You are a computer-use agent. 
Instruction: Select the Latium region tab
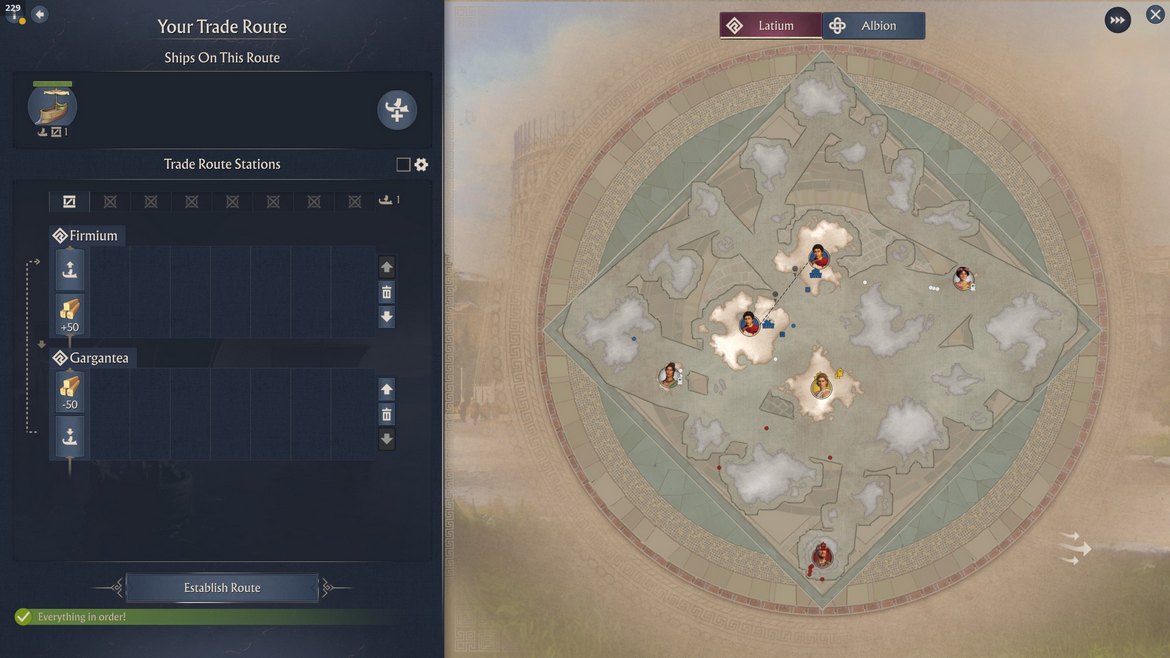(771, 26)
